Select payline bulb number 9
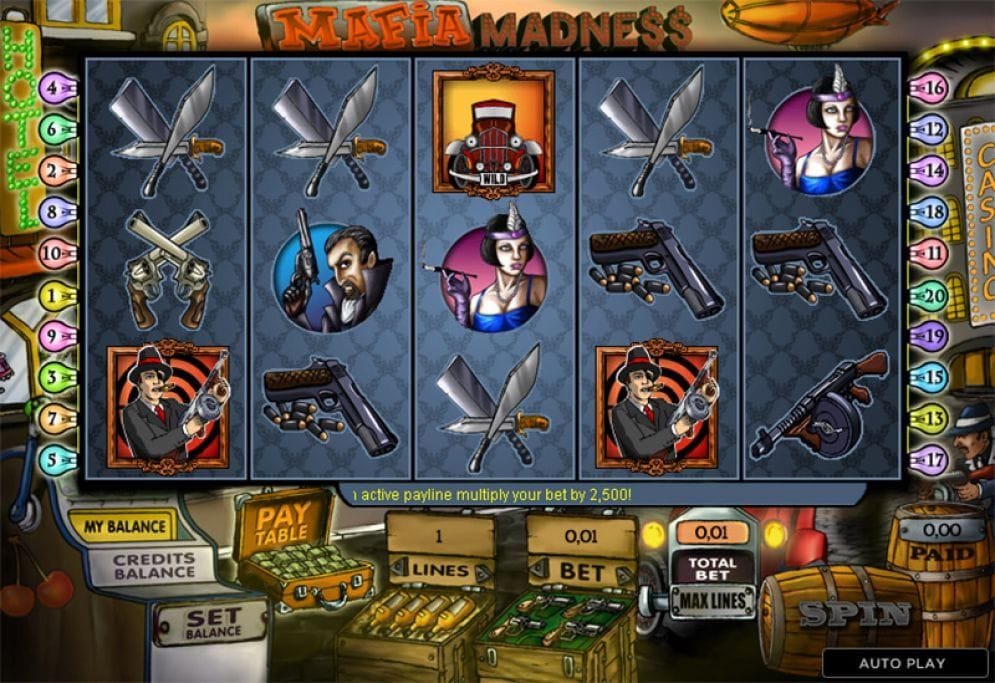995x683 pixels. [57, 336]
